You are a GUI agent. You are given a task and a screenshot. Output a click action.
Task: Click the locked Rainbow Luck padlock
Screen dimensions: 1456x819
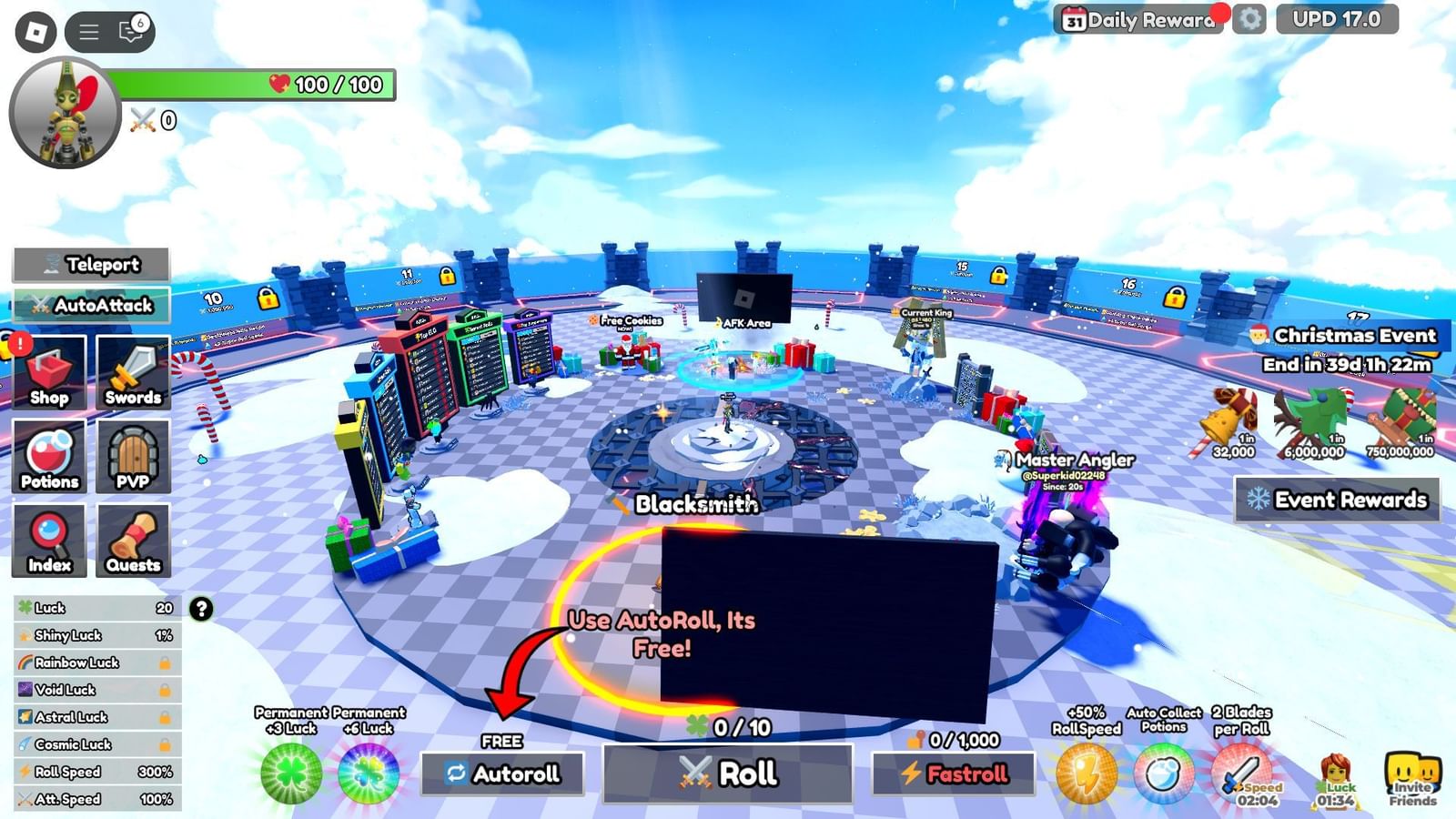point(164,662)
